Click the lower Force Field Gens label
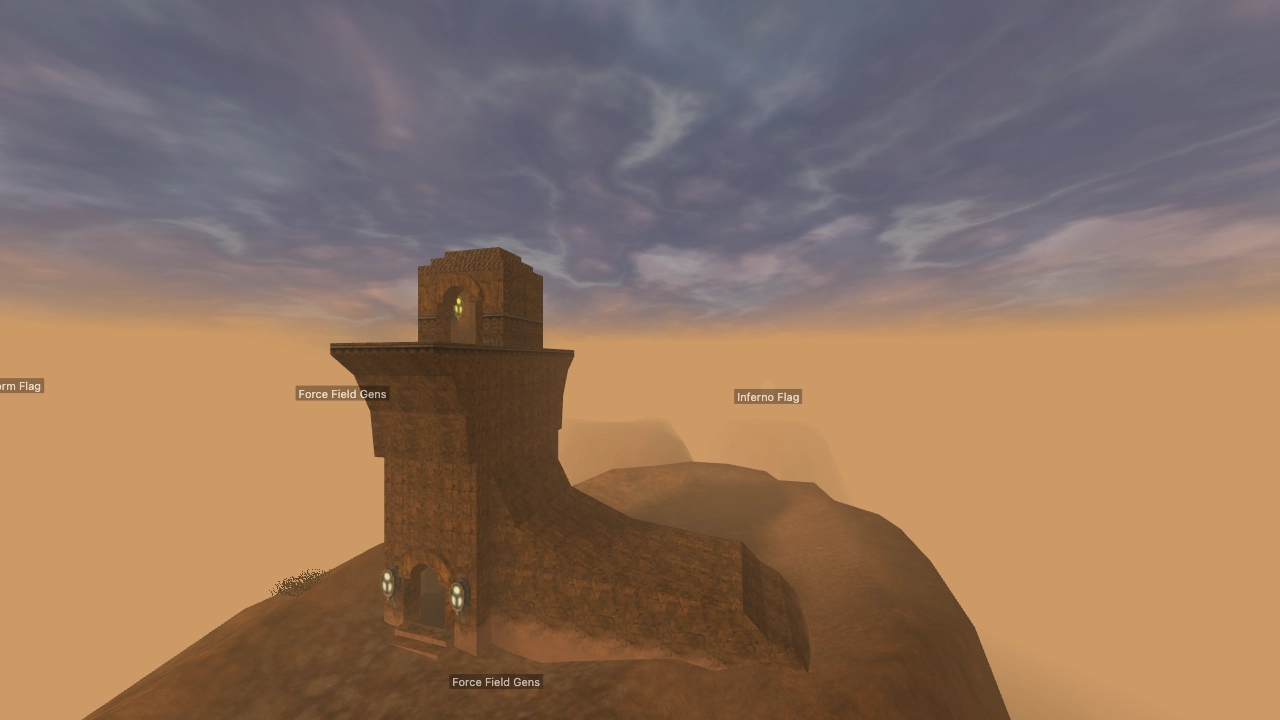The image size is (1280, 720). click(x=495, y=682)
